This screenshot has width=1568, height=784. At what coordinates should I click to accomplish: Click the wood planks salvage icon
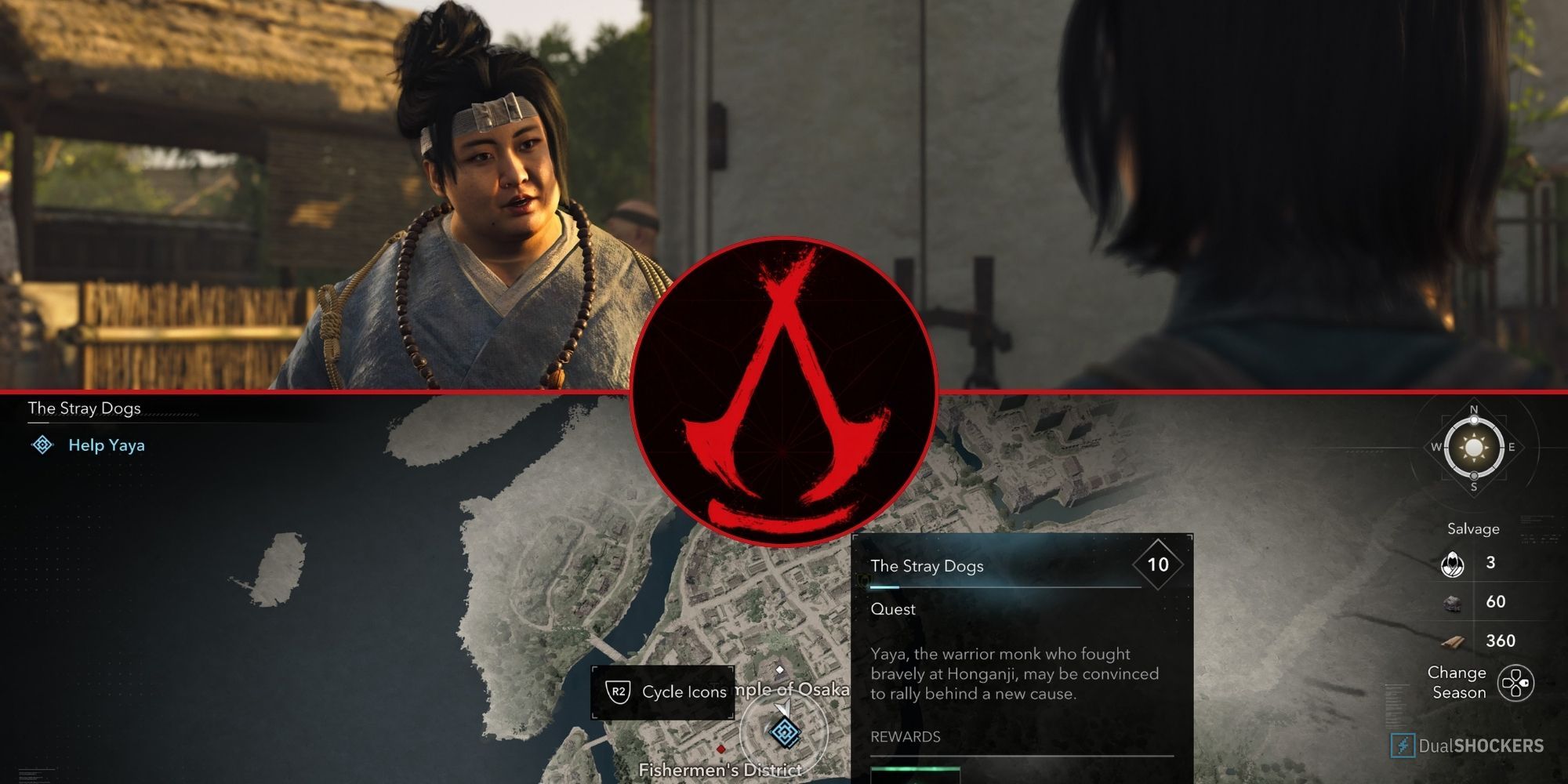coord(1452,641)
